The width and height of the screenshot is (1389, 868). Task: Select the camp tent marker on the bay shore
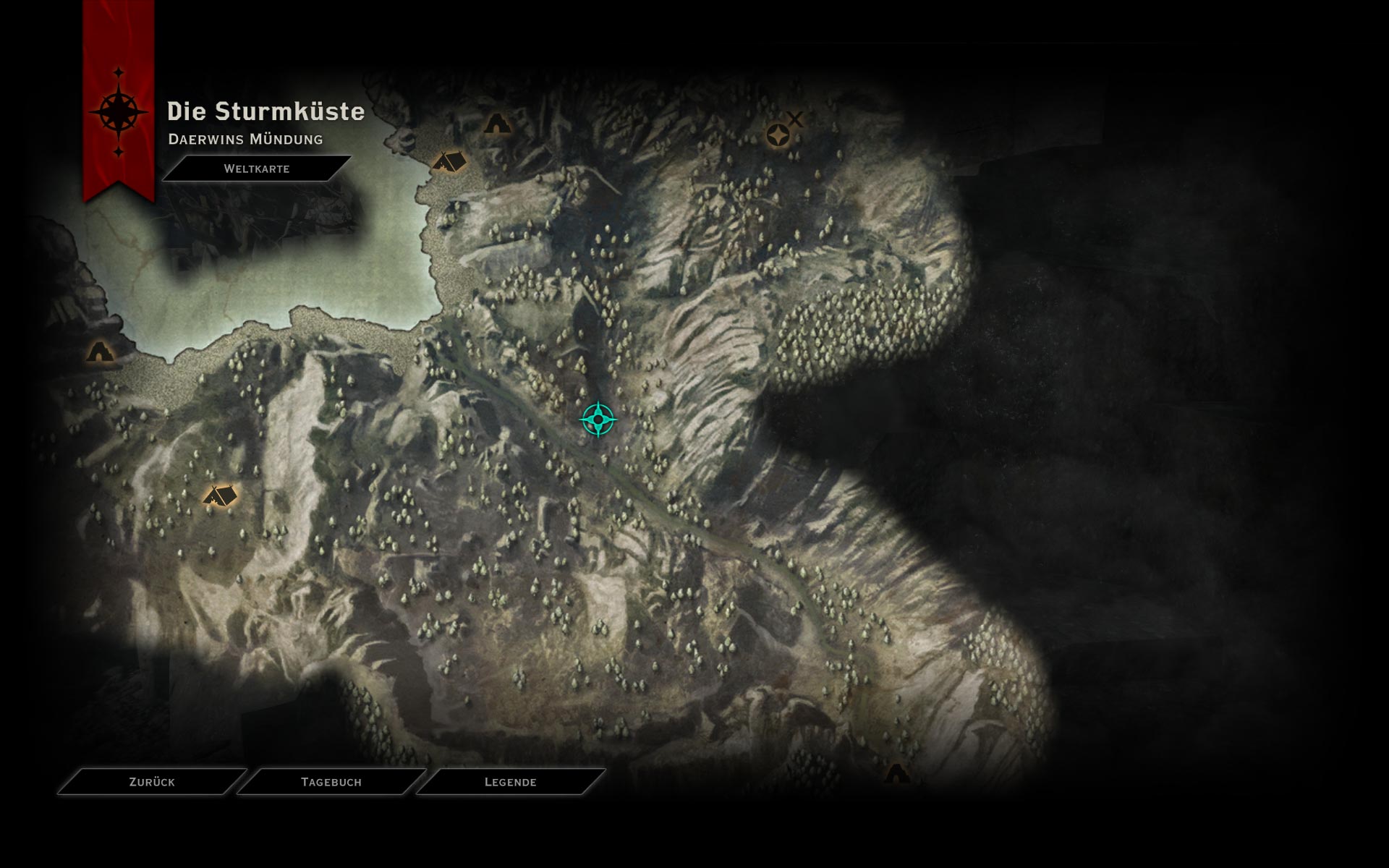click(x=449, y=161)
